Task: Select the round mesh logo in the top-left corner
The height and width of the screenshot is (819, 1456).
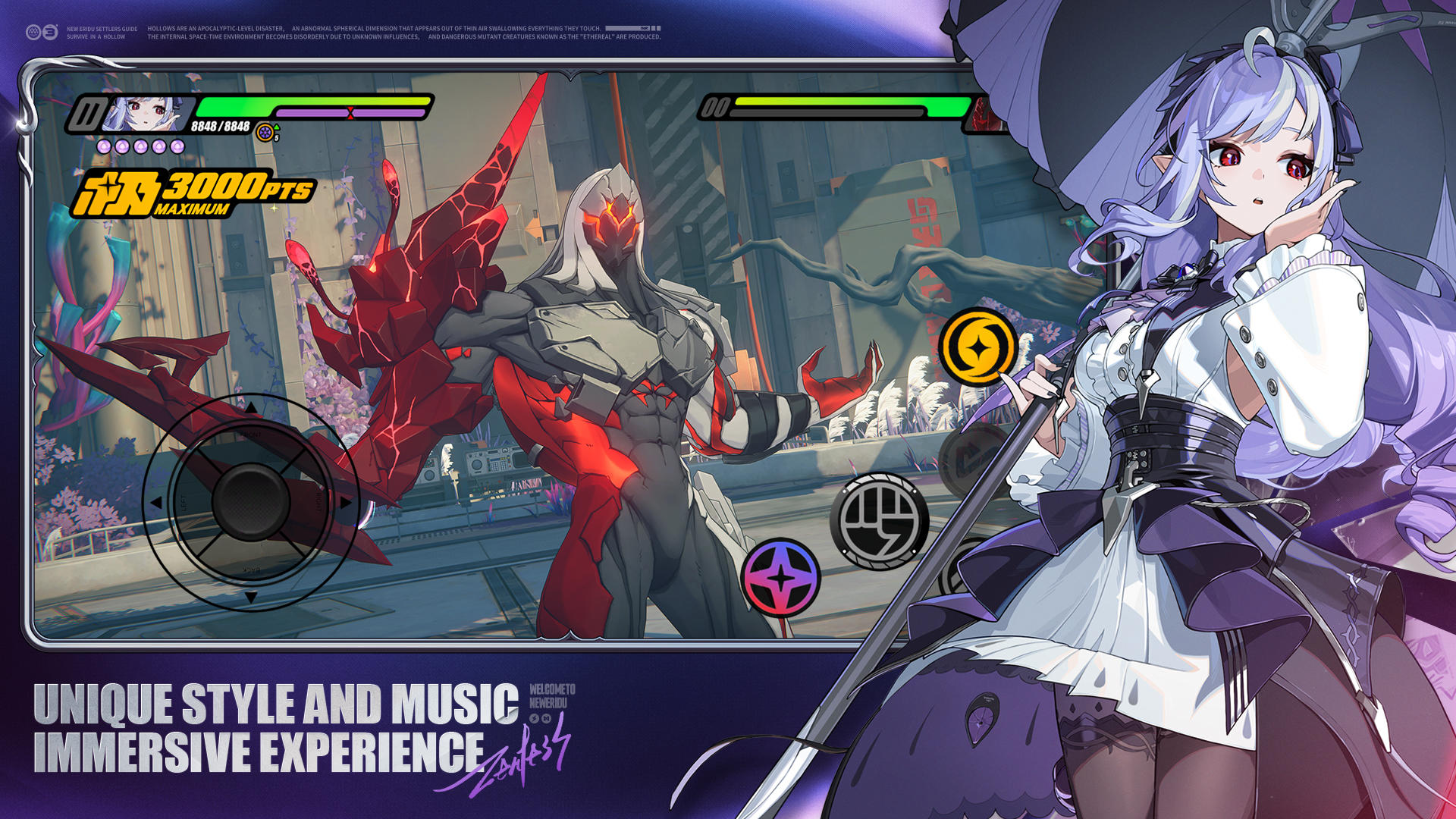Action: (31, 32)
